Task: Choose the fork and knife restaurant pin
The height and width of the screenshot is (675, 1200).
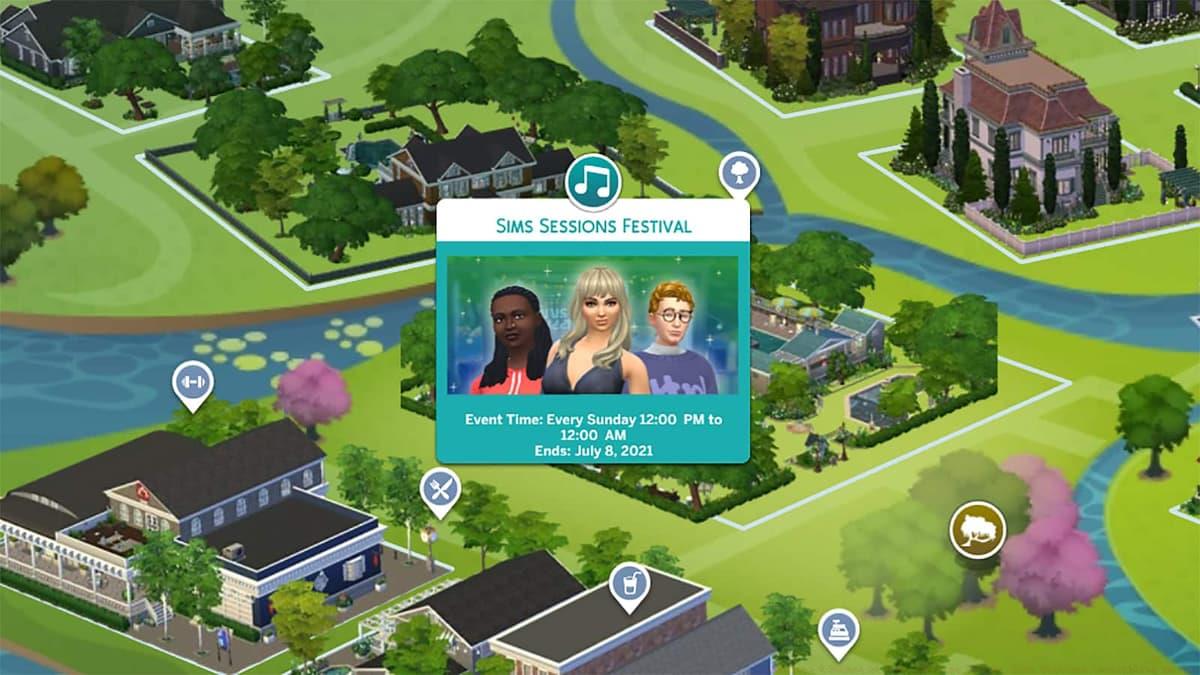Action: pyautogui.click(x=439, y=488)
